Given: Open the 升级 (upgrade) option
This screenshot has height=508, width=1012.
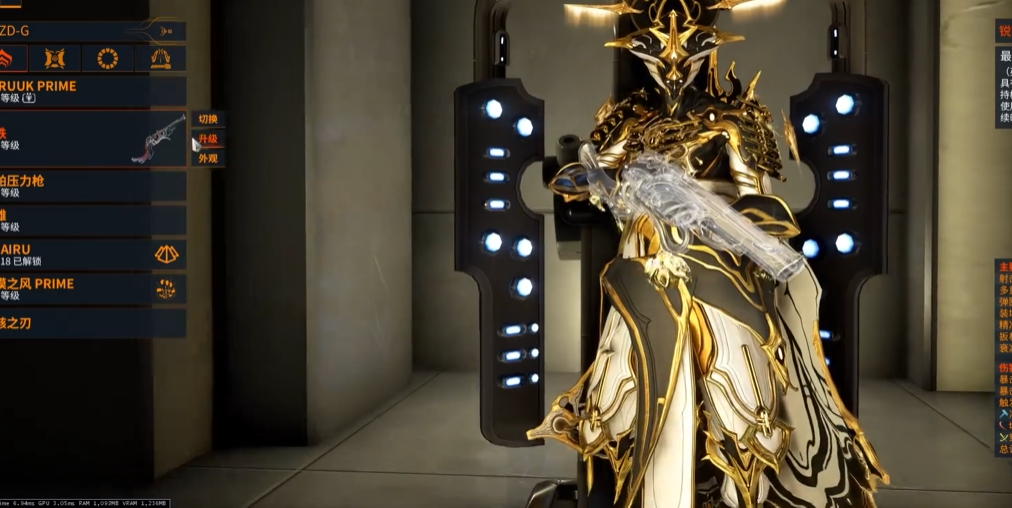Looking at the screenshot, I should coord(207,139).
